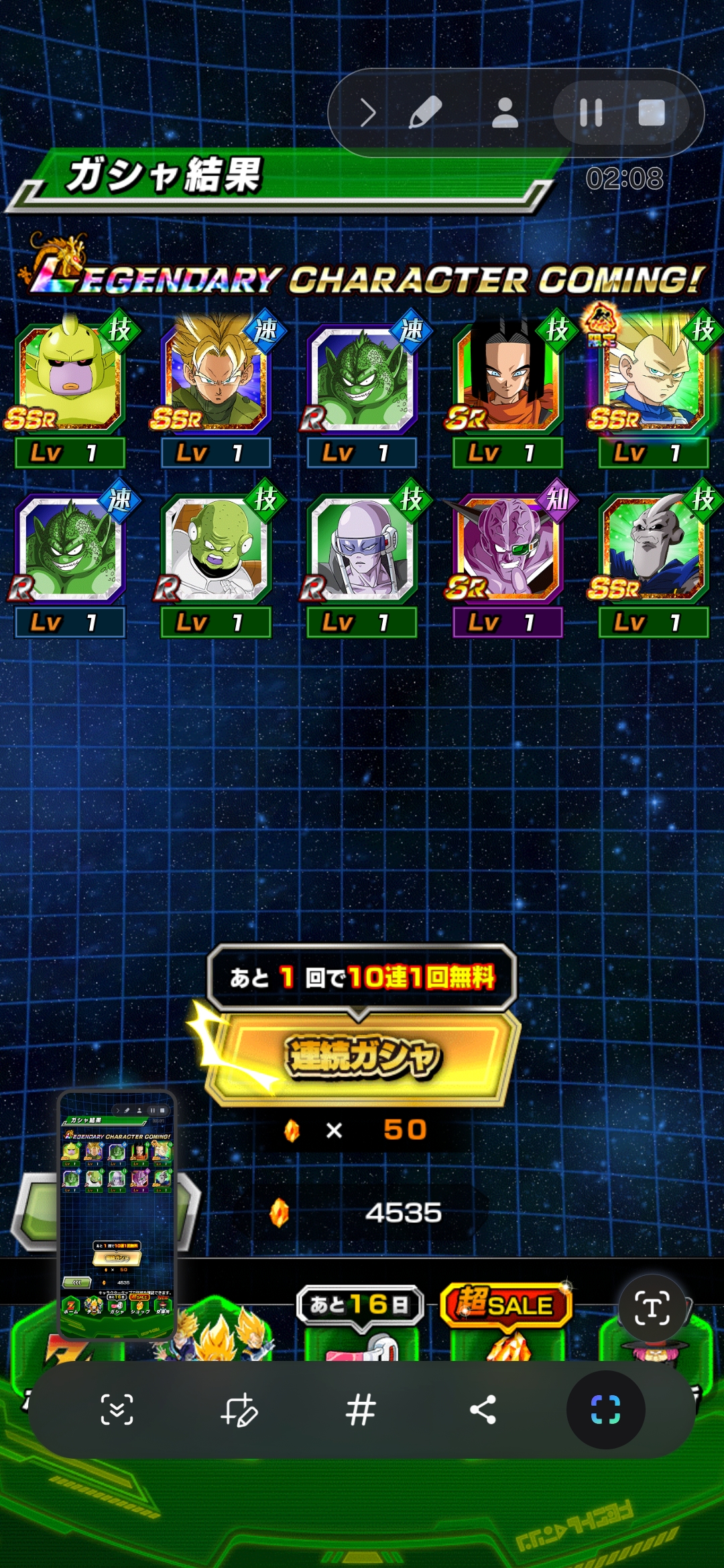
Task: Select the Captain Ginyu SR card
Action: pos(507,547)
